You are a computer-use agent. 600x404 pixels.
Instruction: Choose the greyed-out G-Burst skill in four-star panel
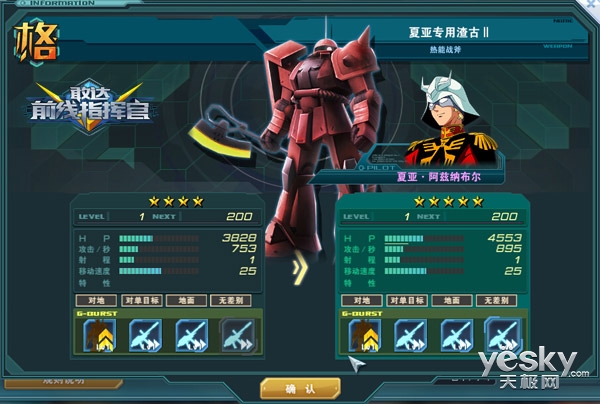[x=236, y=335]
